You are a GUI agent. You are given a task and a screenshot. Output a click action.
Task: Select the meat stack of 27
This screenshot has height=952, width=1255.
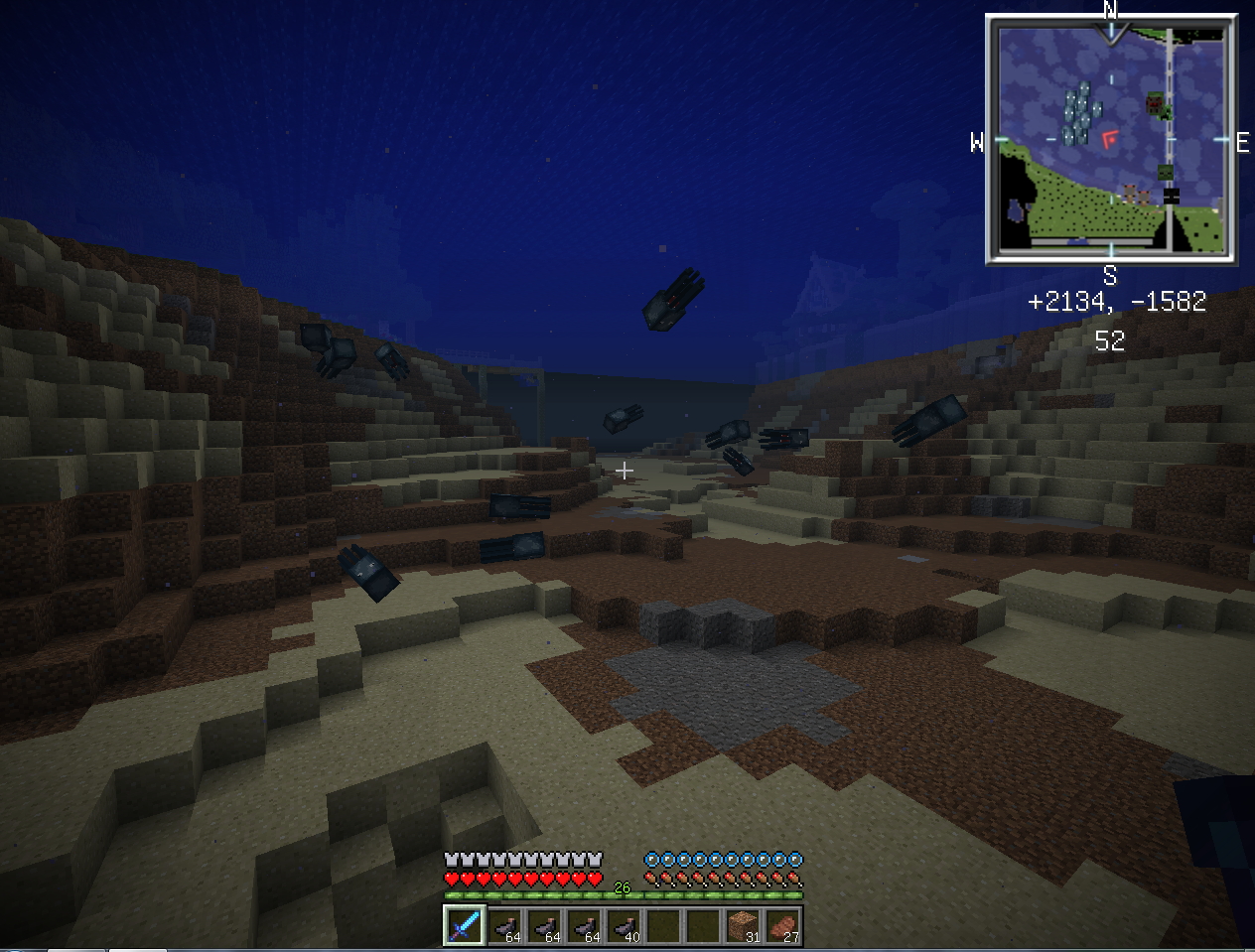point(782,925)
